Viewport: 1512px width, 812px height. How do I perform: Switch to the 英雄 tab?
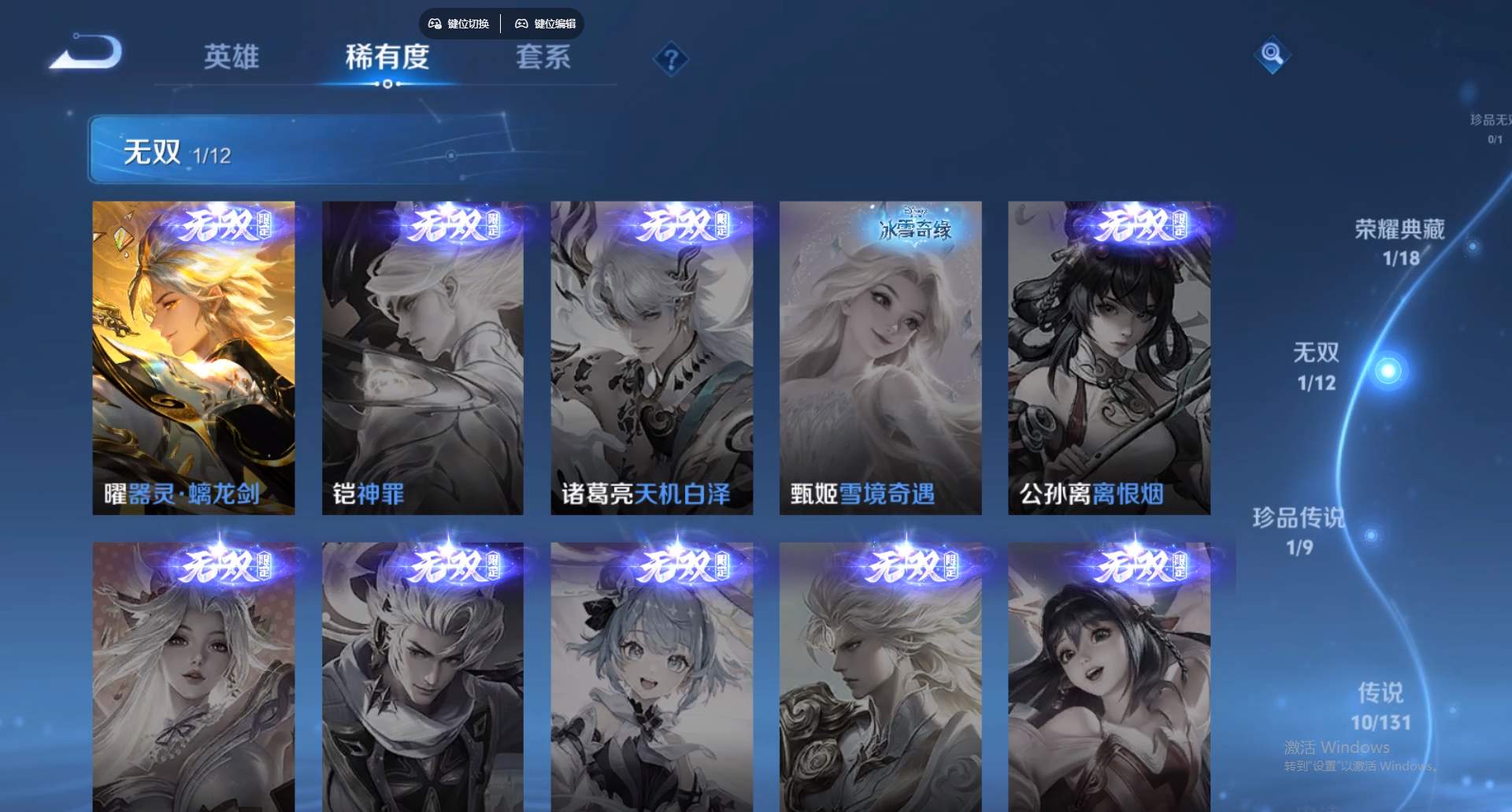pyautogui.click(x=232, y=58)
